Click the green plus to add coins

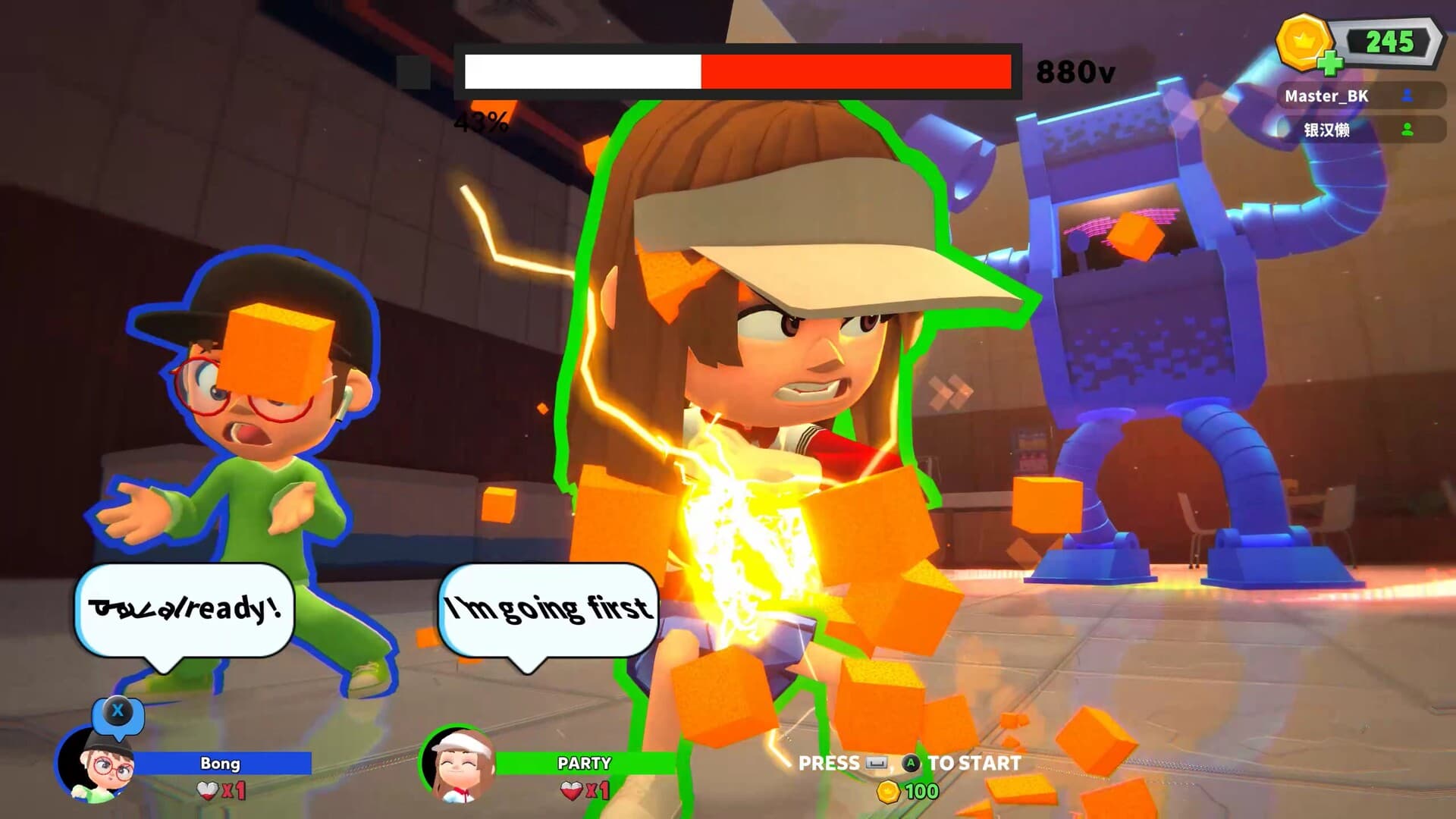tap(1331, 64)
